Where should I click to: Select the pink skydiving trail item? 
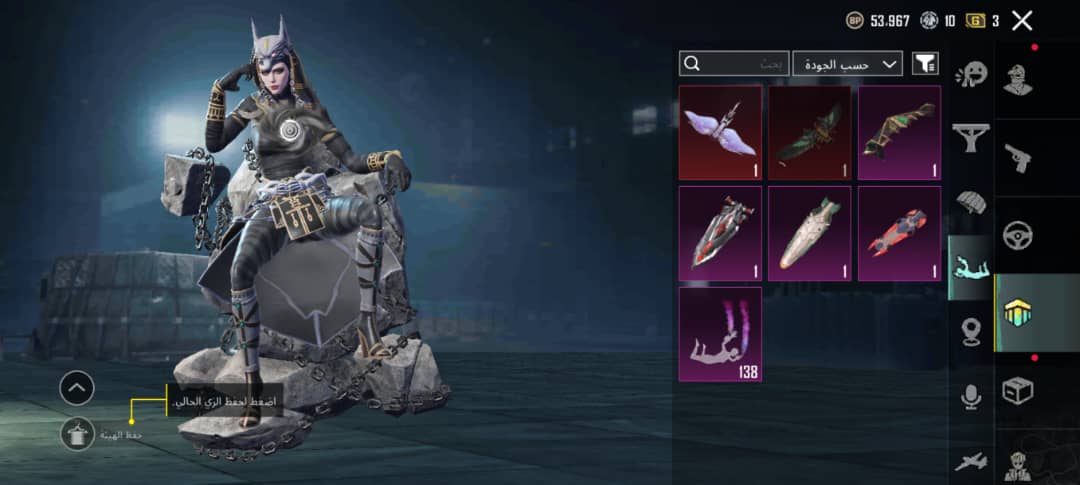click(x=720, y=334)
